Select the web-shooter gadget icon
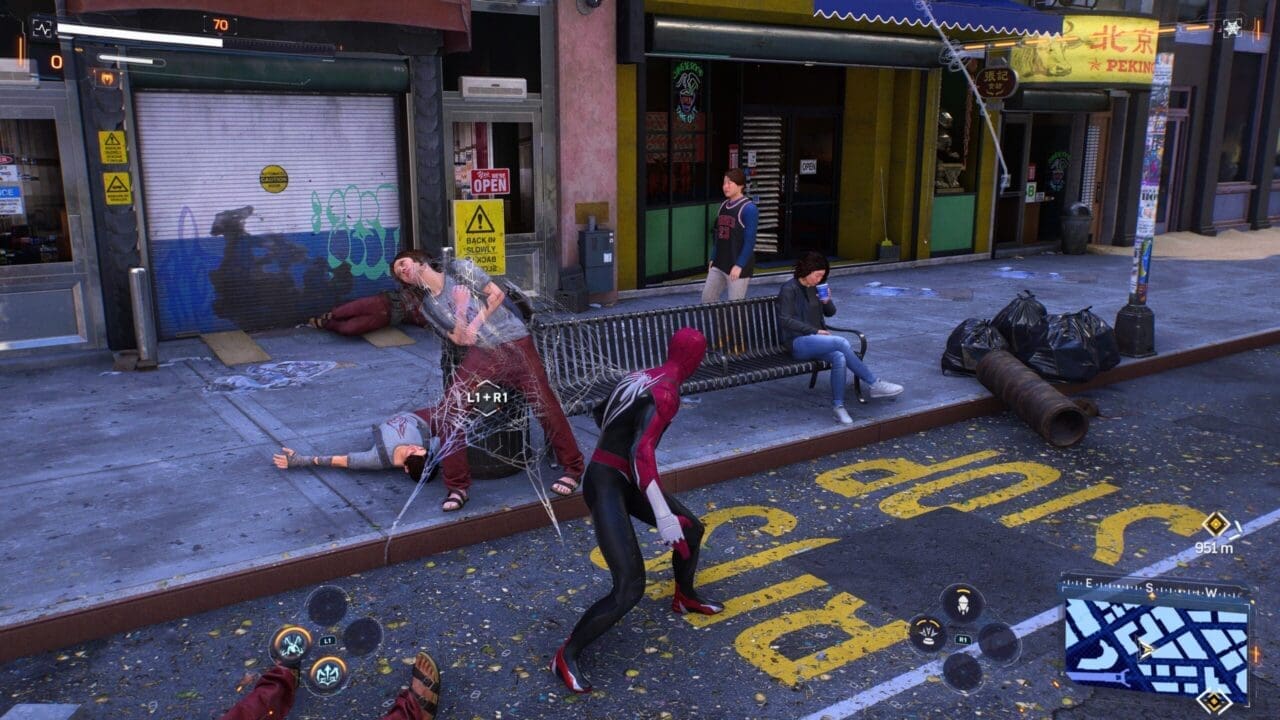1280x720 pixels. tap(961, 603)
